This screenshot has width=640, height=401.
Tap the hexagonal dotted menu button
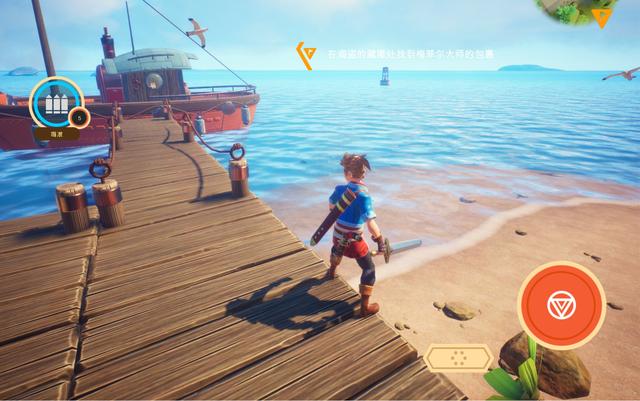(457, 356)
